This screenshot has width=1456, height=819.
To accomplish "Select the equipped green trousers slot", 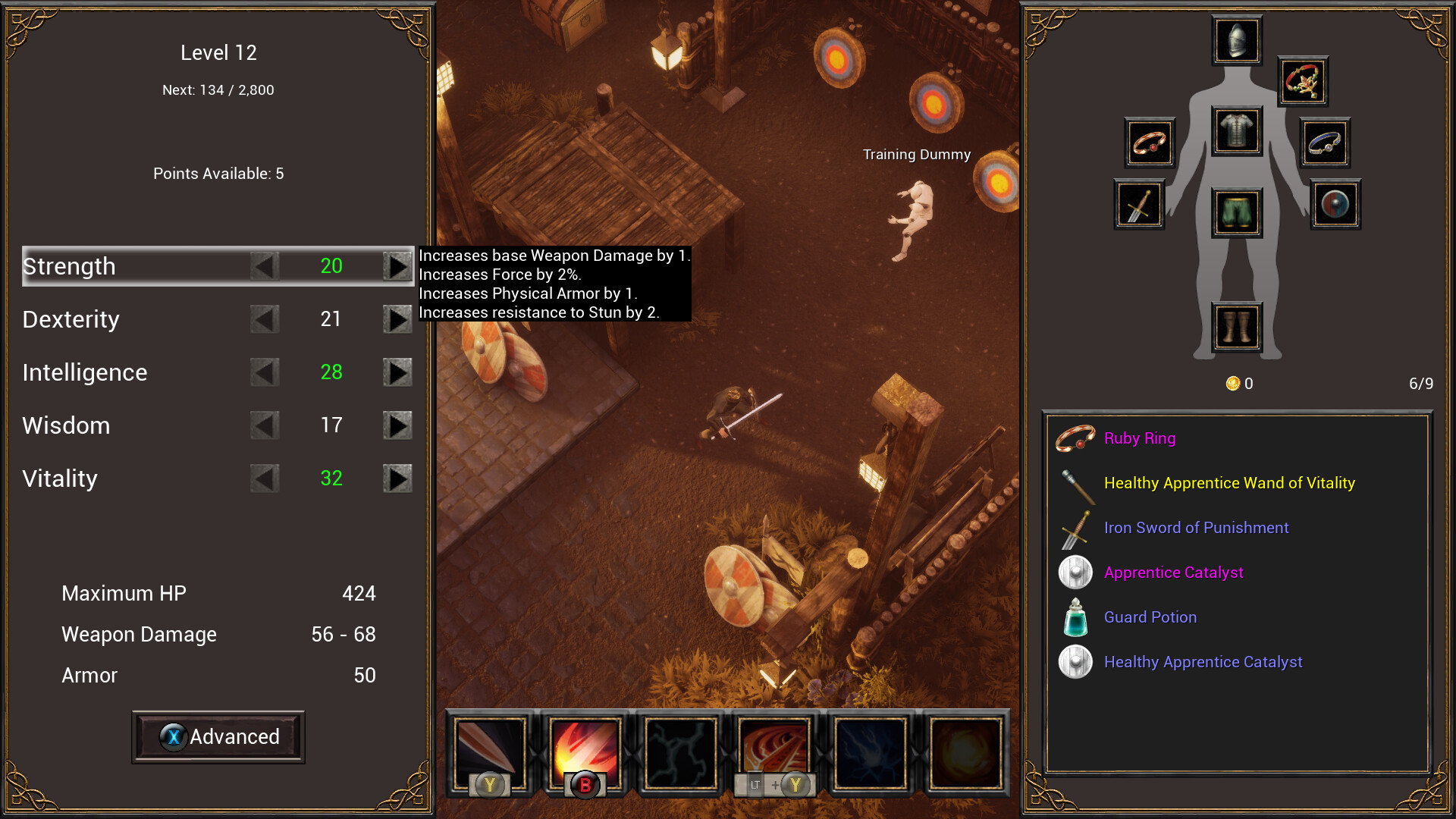I will pos(1237,212).
